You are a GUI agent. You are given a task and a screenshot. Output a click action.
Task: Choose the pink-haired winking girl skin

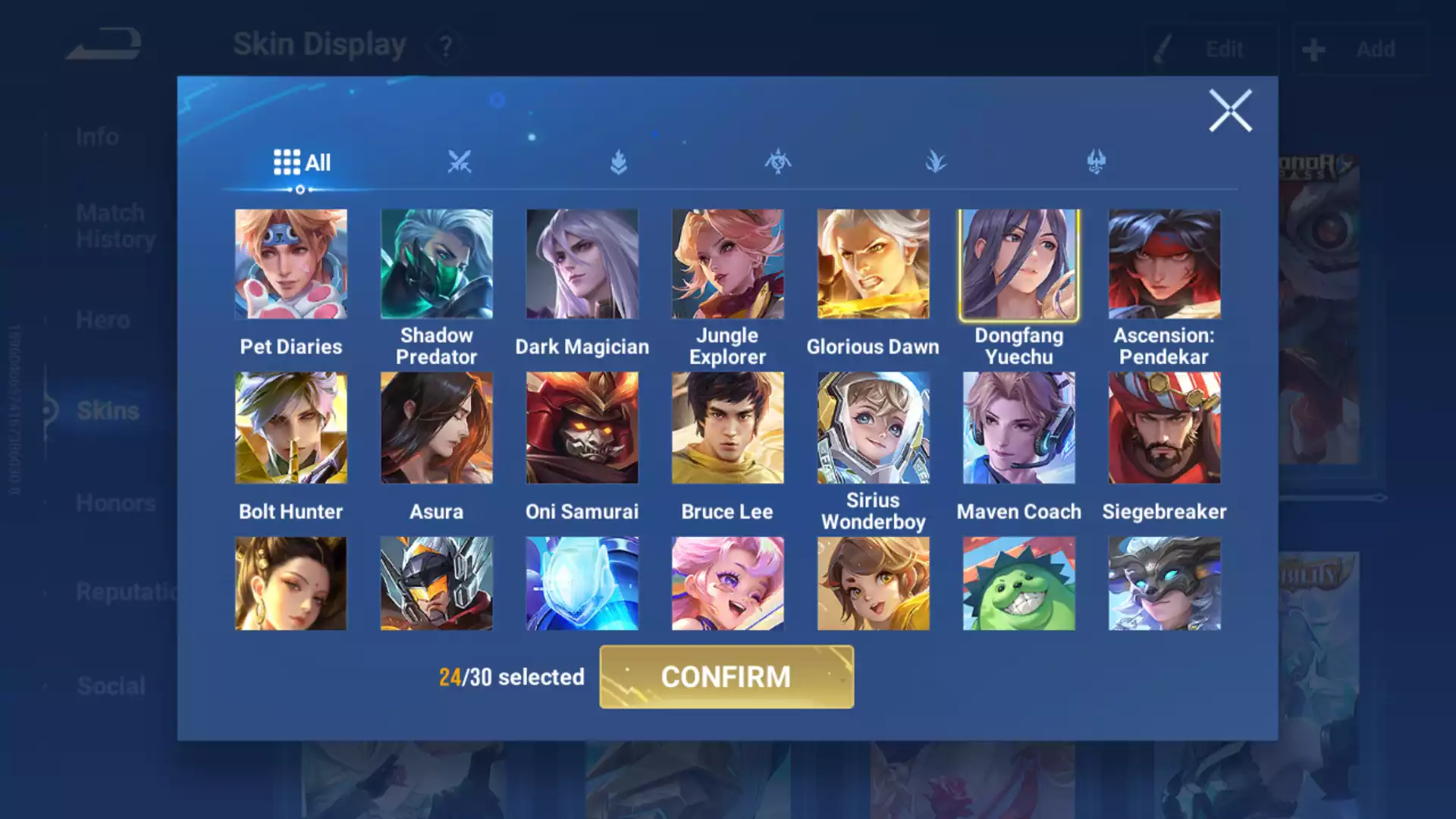click(727, 583)
